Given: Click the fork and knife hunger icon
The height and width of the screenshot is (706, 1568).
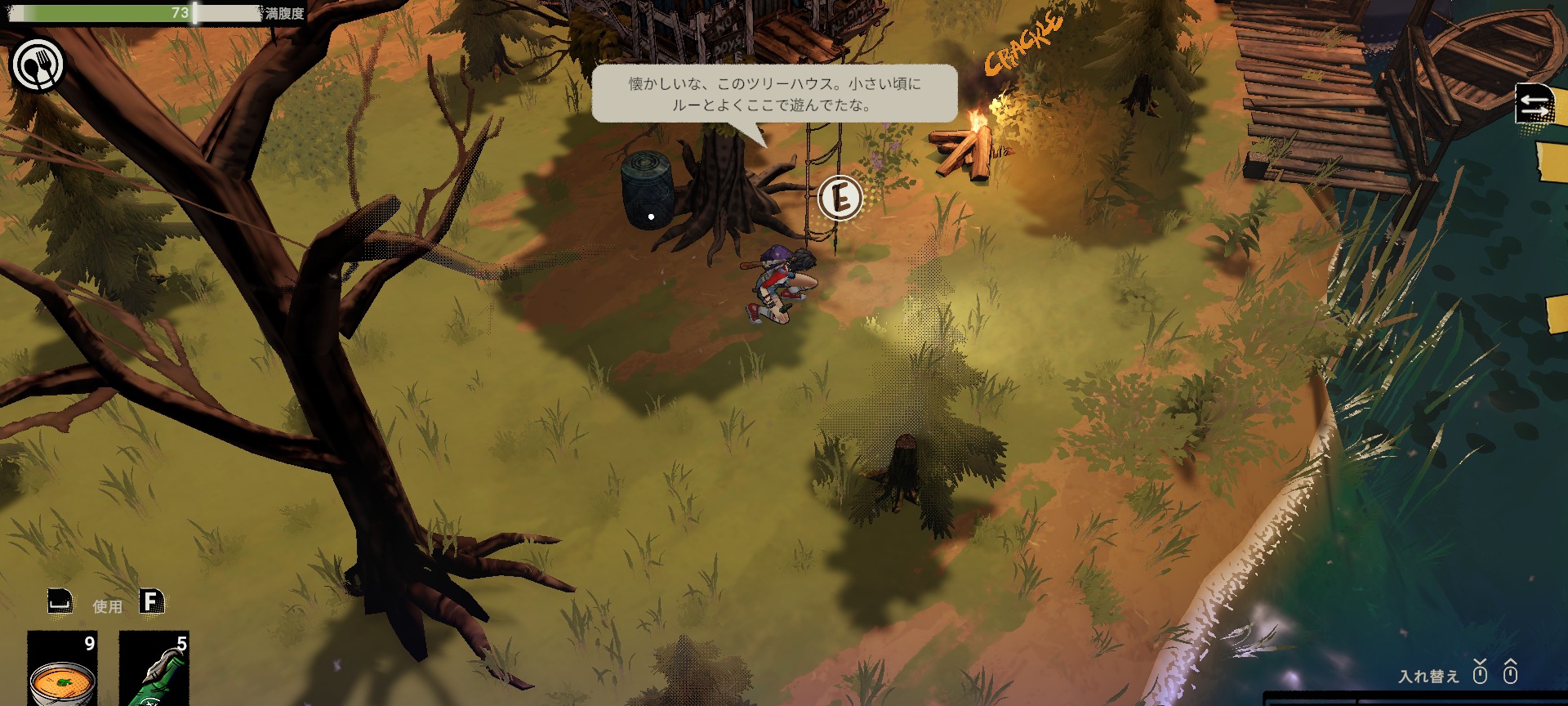Looking at the screenshot, I should coord(38,65).
